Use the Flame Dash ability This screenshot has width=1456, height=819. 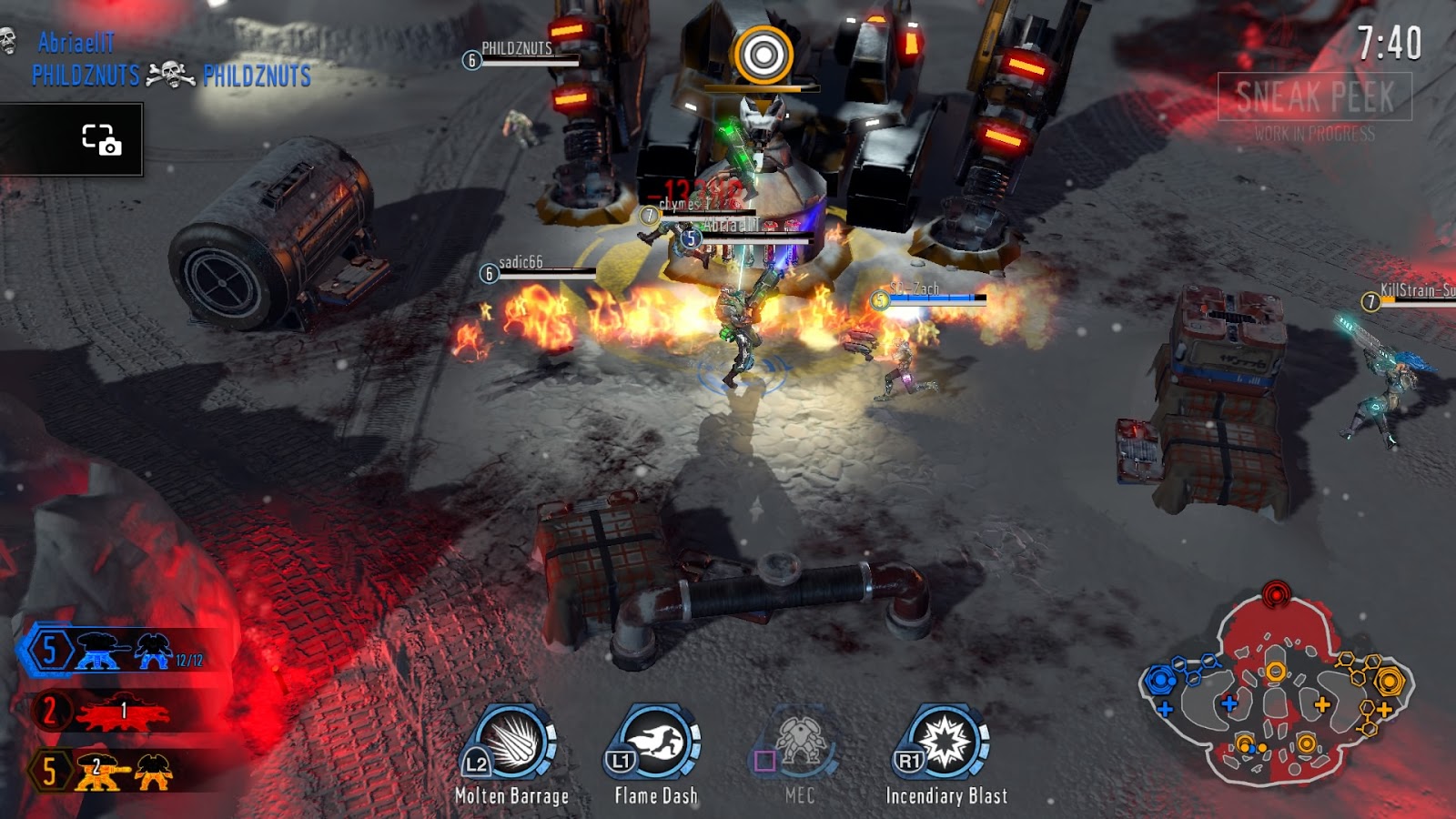pyautogui.click(x=656, y=743)
